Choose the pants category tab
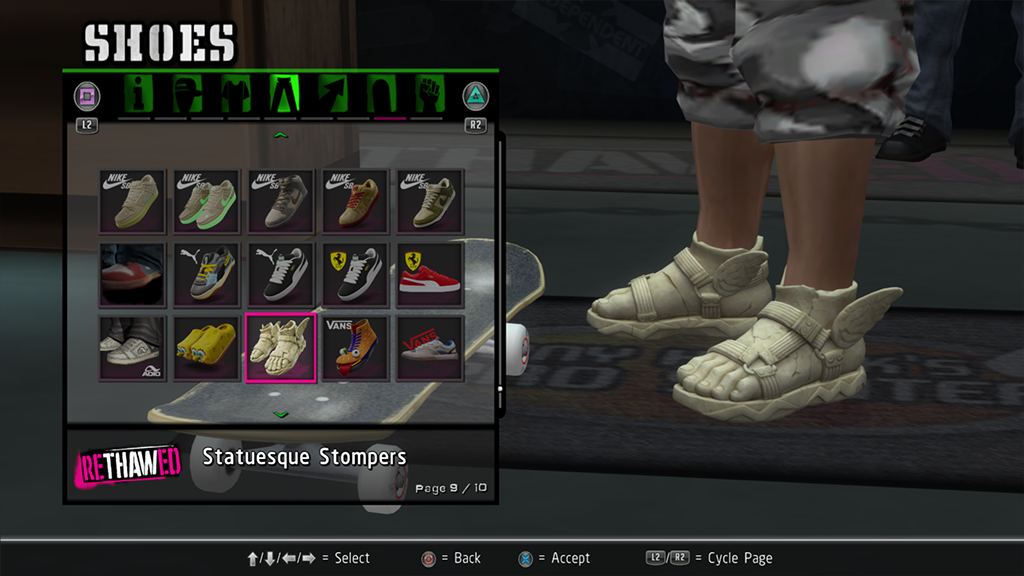 click(x=284, y=96)
